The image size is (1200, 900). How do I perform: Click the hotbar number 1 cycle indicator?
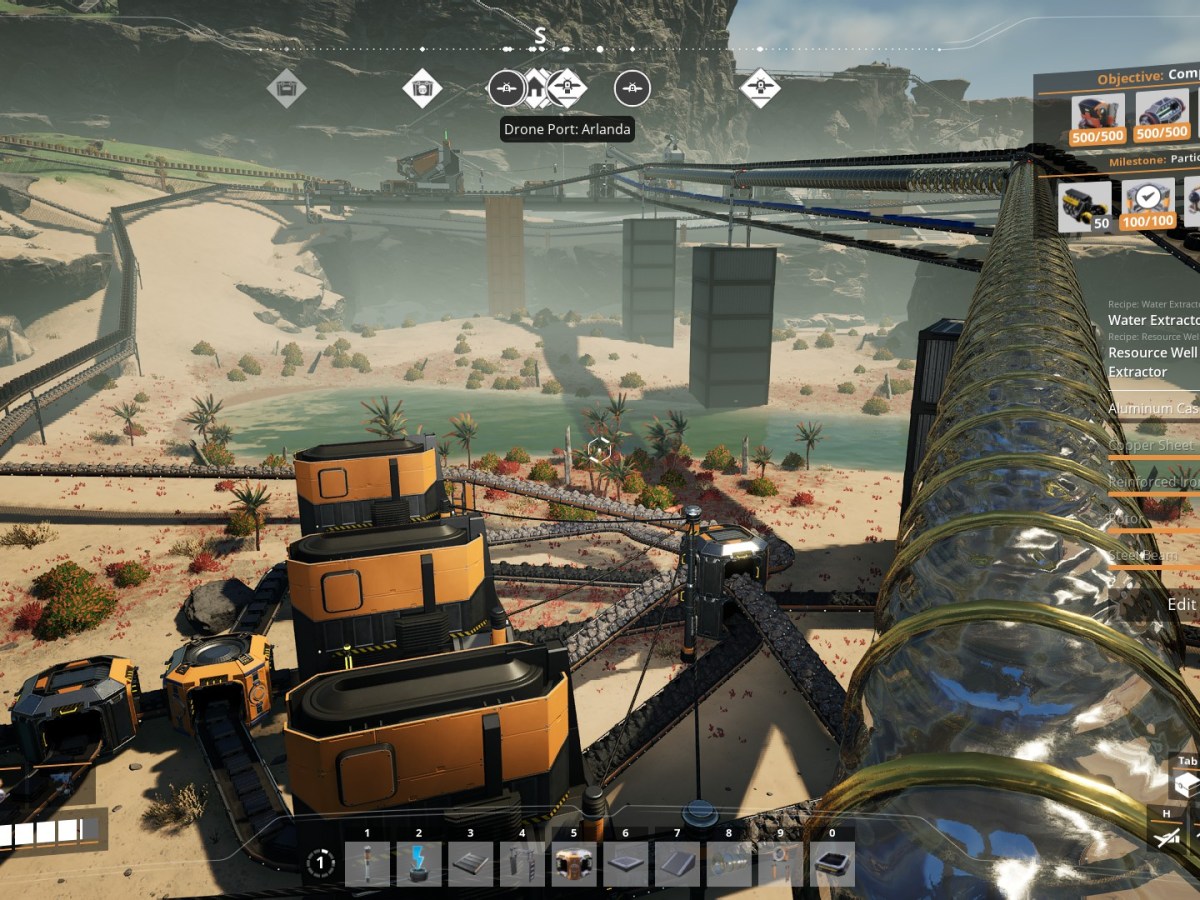320,862
